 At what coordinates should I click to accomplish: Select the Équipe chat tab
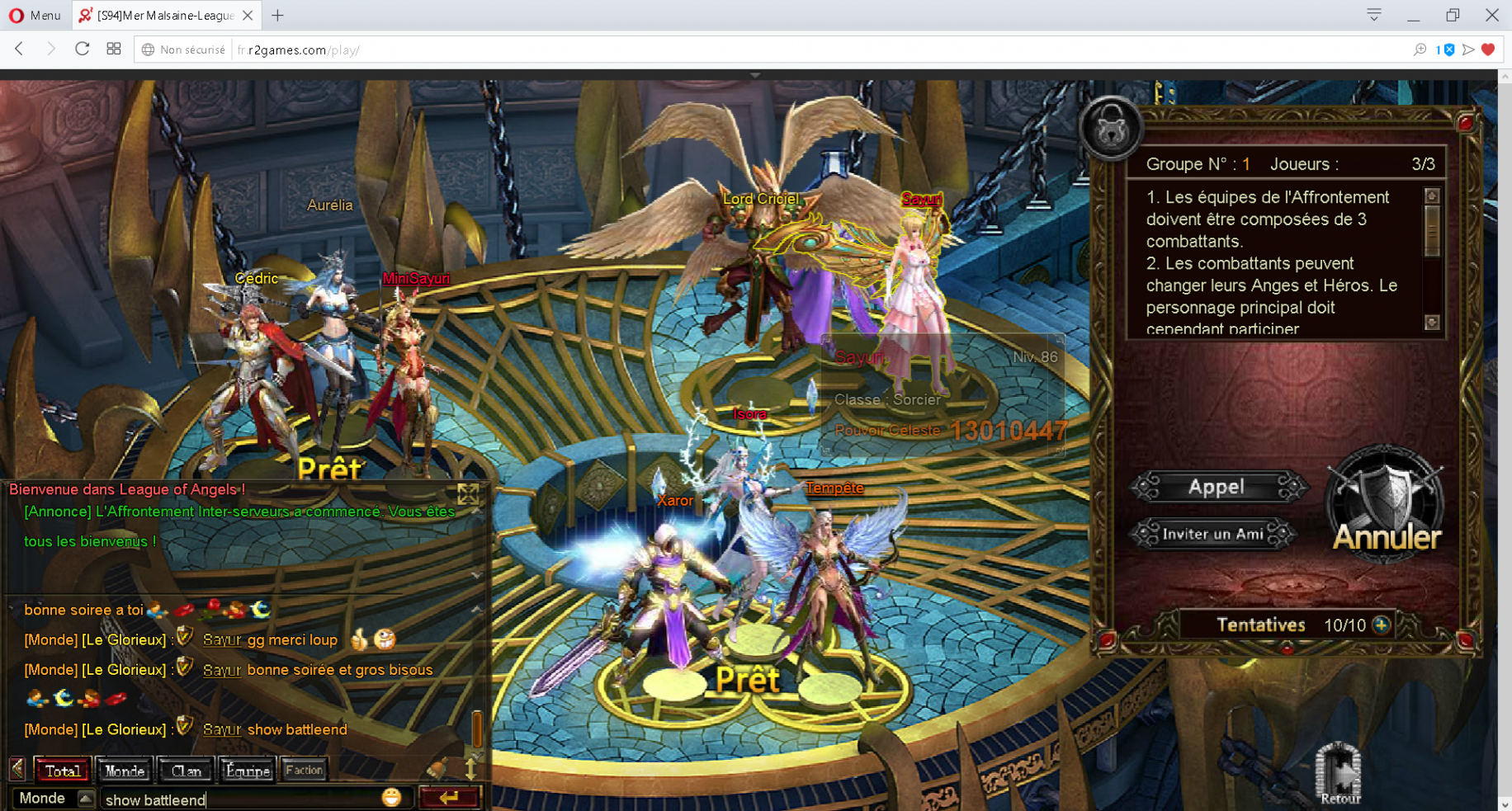(247, 771)
